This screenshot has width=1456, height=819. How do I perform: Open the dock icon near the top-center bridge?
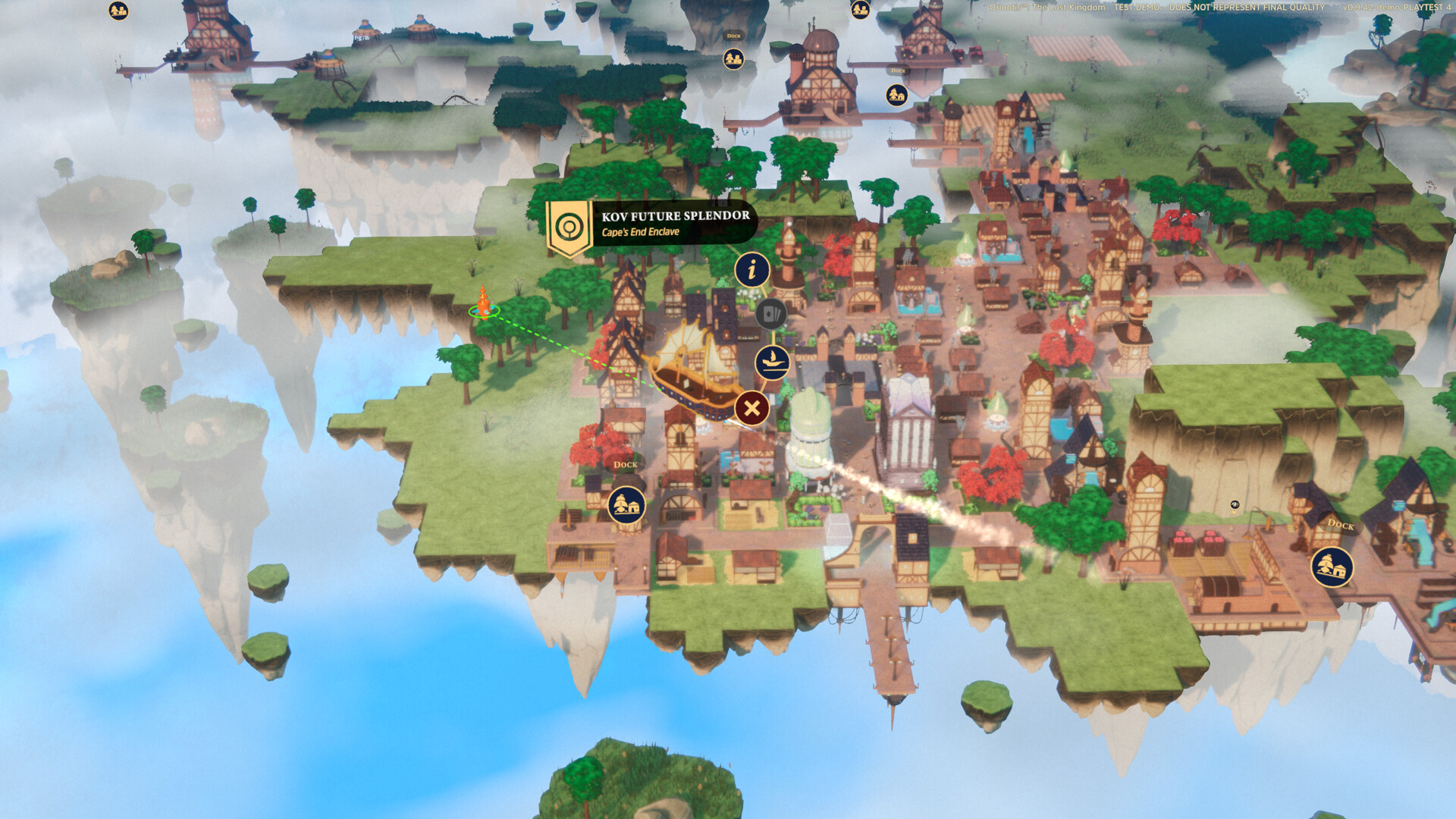pyautogui.click(x=897, y=96)
